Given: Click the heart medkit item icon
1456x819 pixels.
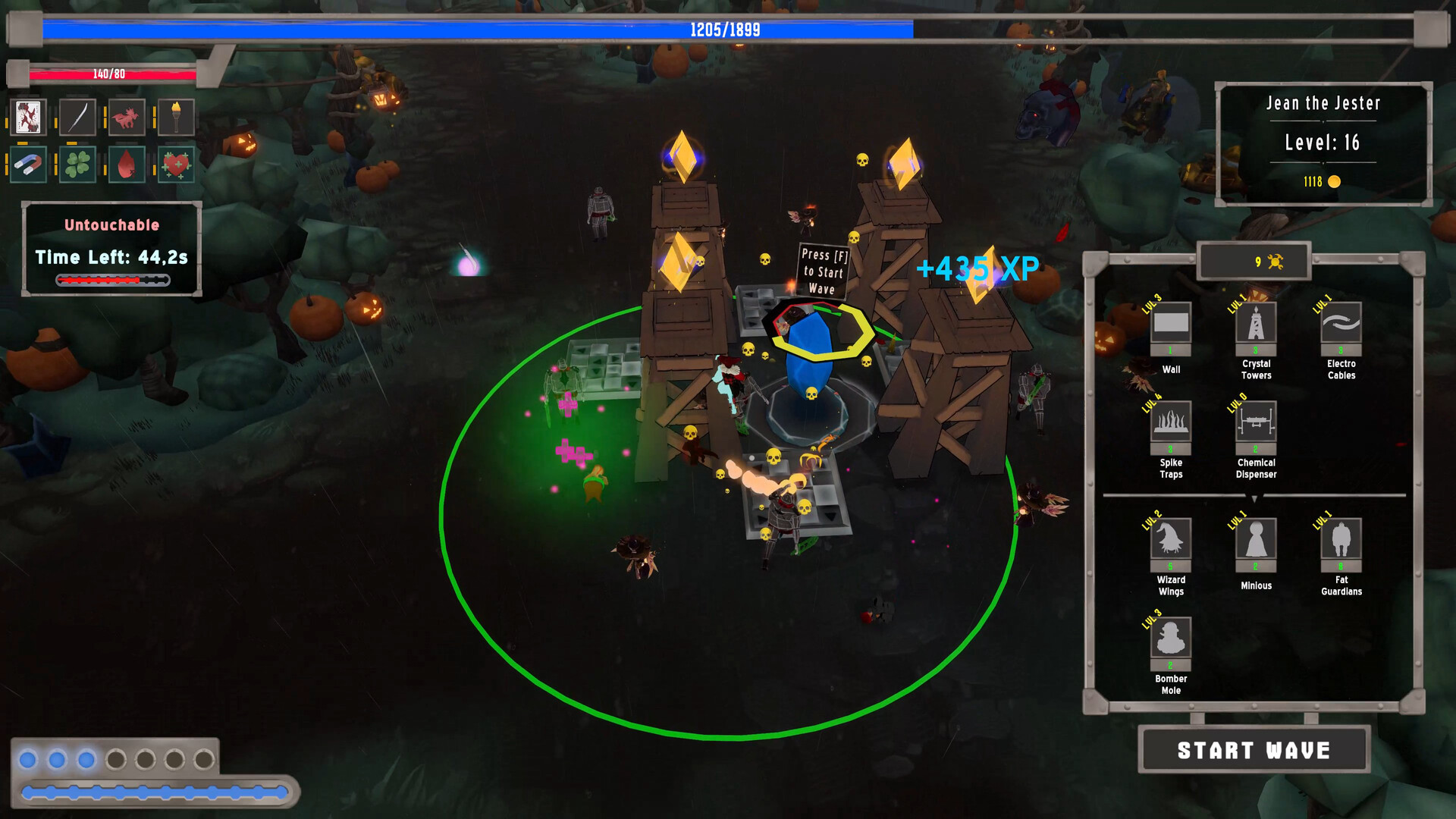Looking at the screenshot, I should tap(175, 163).
